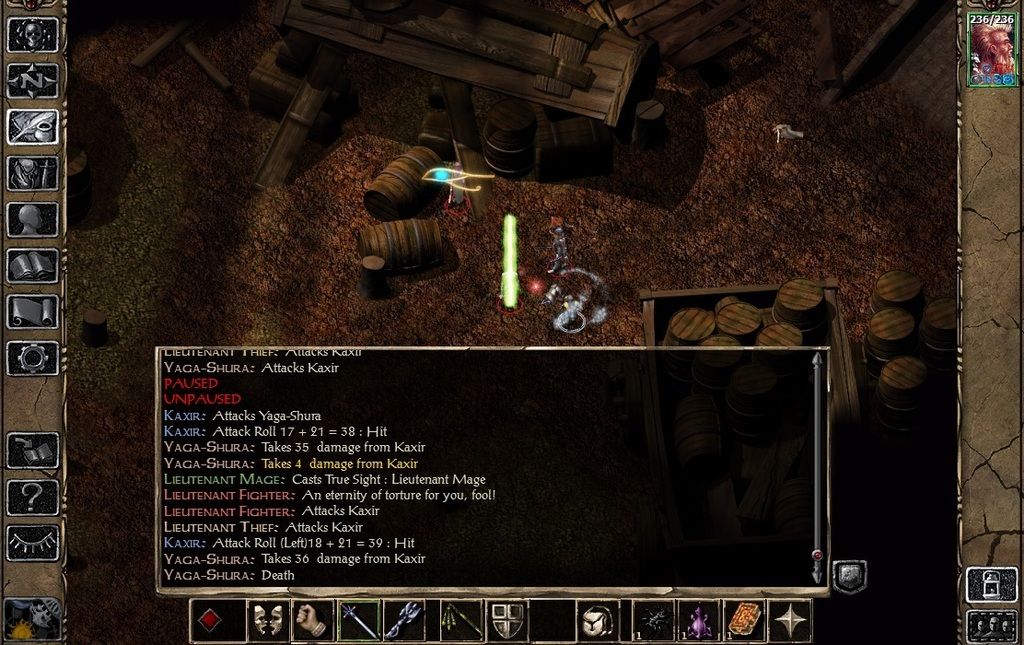Open the inventory screen from the sidebar
This screenshot has height=645, width=1024.
pyautogui.click(x=33, y=173)
